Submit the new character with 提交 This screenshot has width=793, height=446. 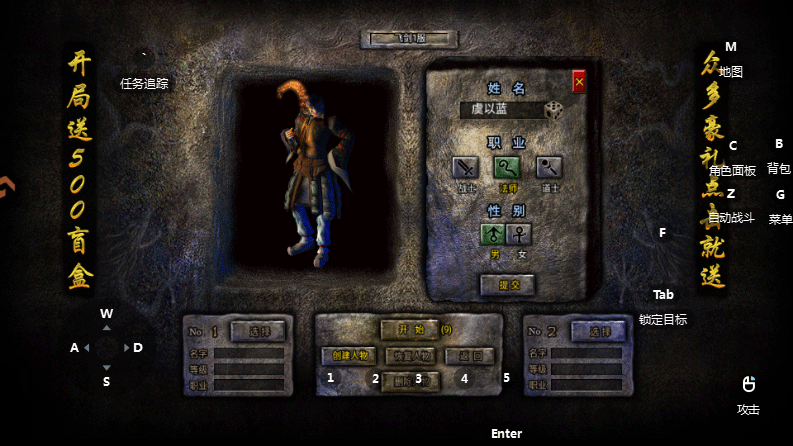pyautogui.click(x=508, y=284)
